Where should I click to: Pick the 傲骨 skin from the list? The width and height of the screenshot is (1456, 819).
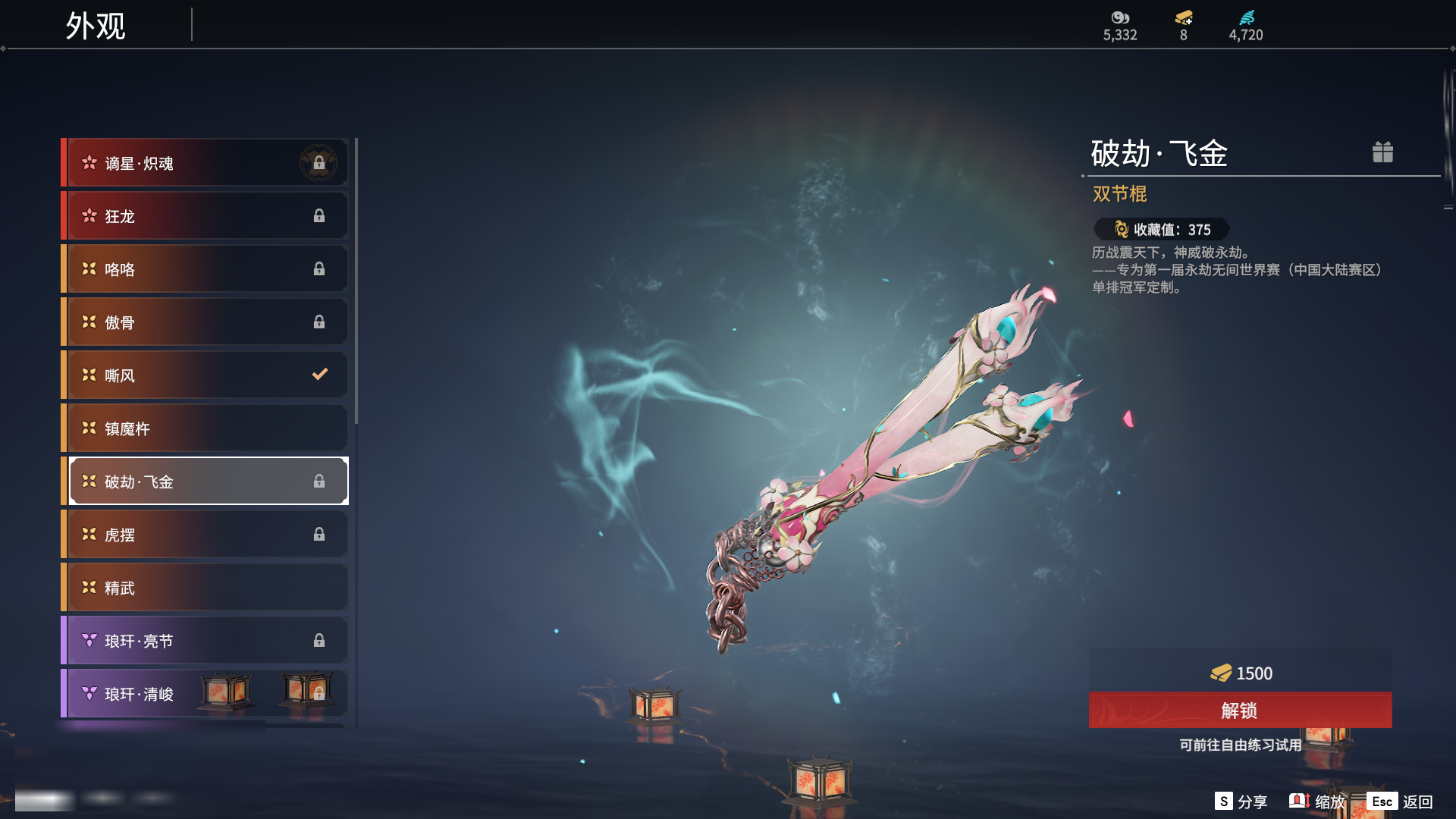tap(205, 322)
